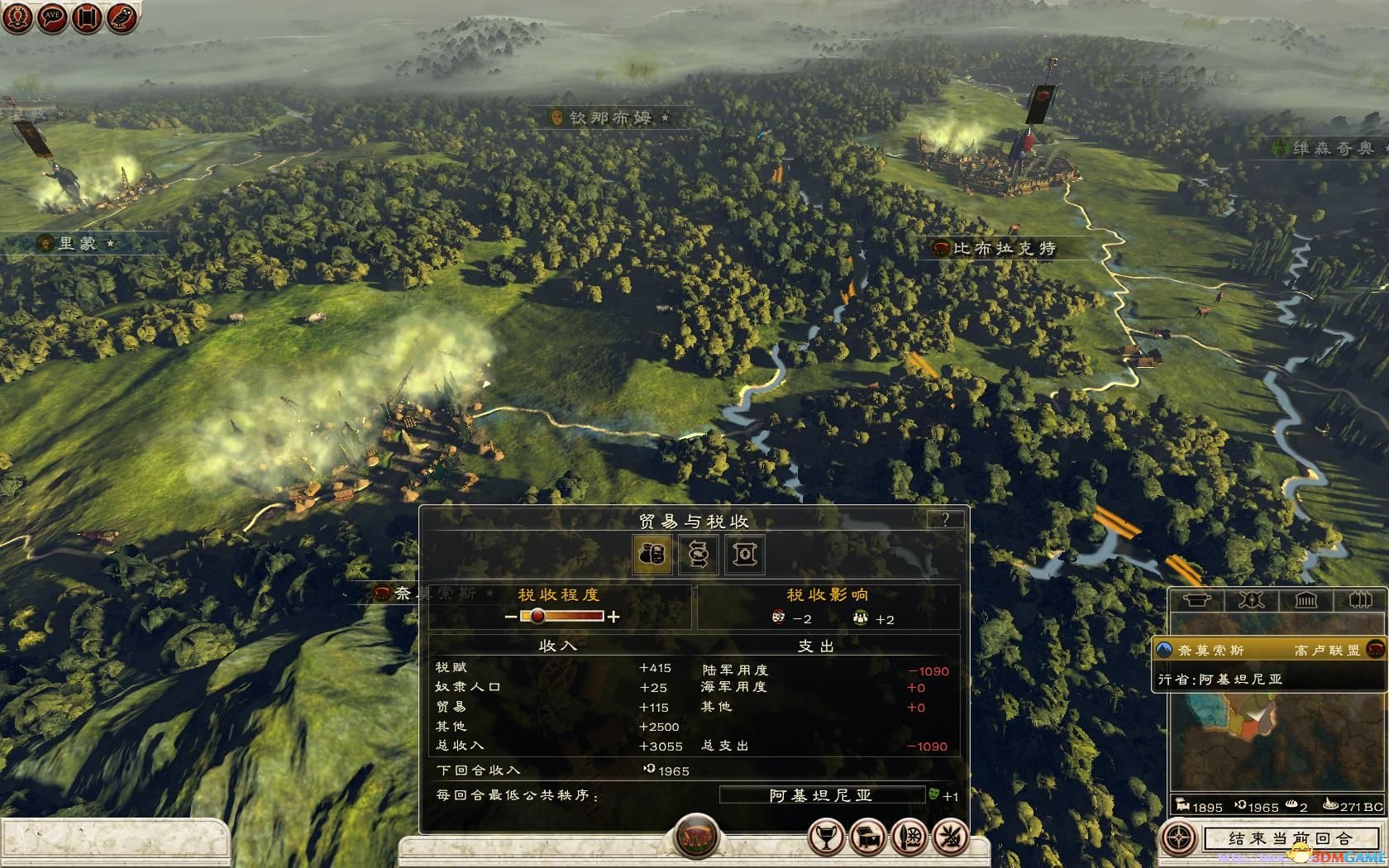The image size is (1389, 868).
Task: Open the laurel wreath menu button
Action: [x=18, y=17]
